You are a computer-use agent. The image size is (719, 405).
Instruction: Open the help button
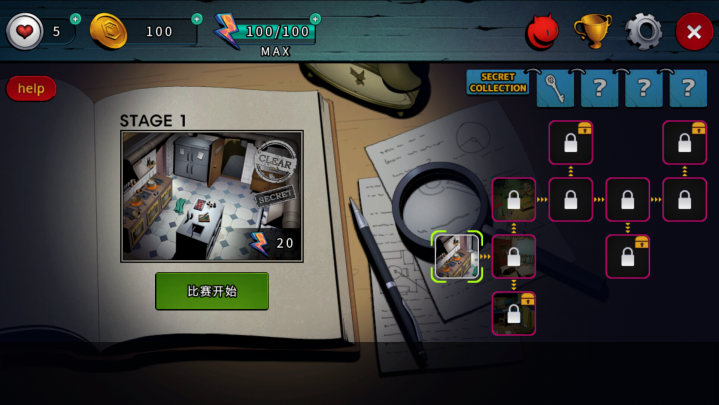pos(31,89)
